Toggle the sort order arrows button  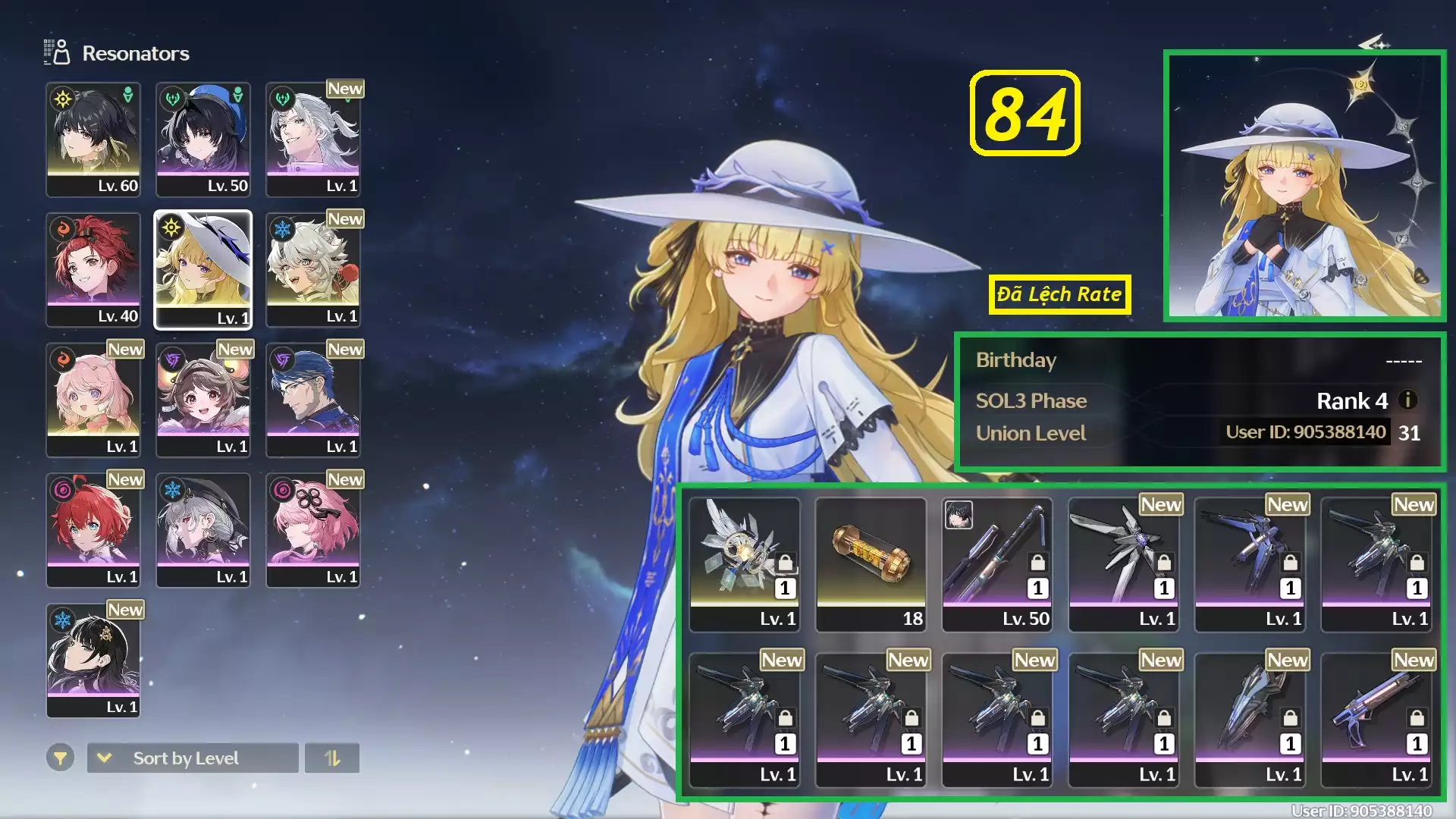pyautogui.click(x=332, y=758)
